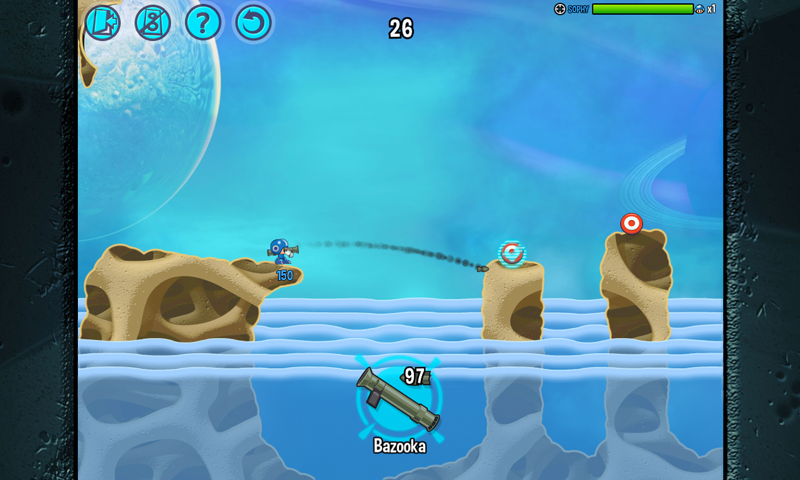Image resolution: width=800 pixels, height=480 pixels.
Task: Open help with the question mark button
Action: pos(203,22)
